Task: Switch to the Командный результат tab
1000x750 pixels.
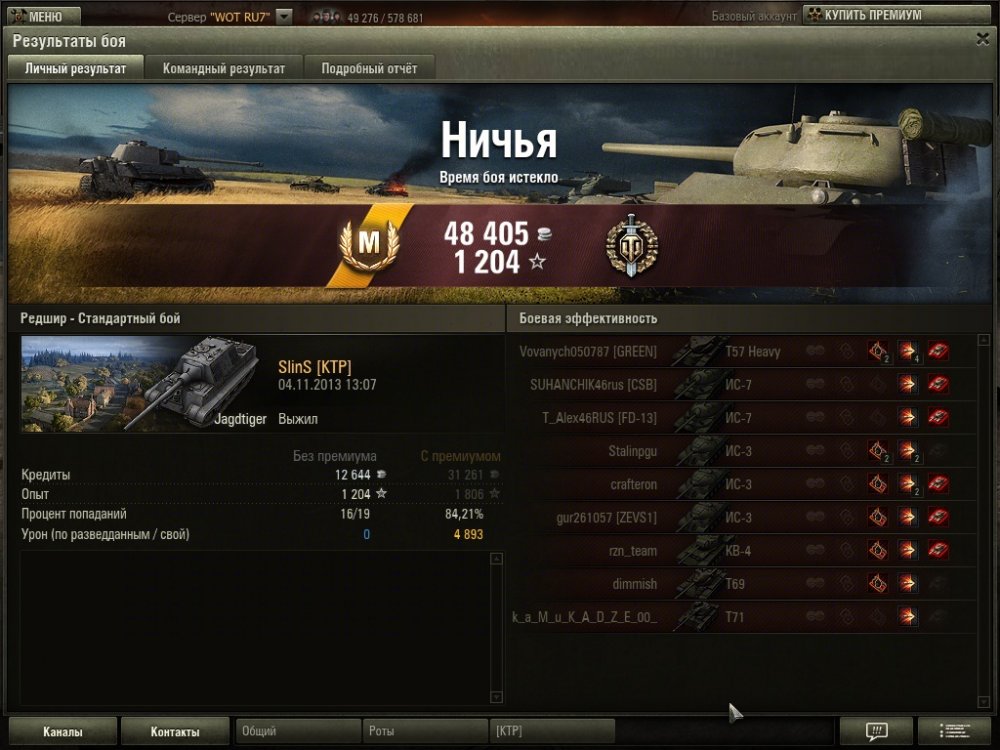Action: click(224, 68)
